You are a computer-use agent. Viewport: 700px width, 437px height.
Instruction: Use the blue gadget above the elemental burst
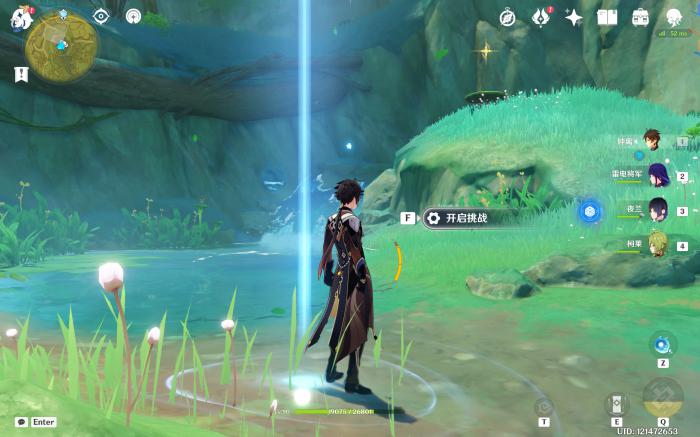[x=662, y=345]
